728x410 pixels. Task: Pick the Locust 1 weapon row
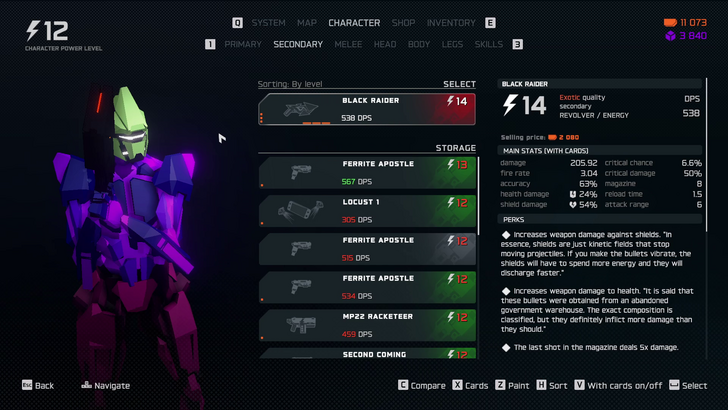point(367,210)
